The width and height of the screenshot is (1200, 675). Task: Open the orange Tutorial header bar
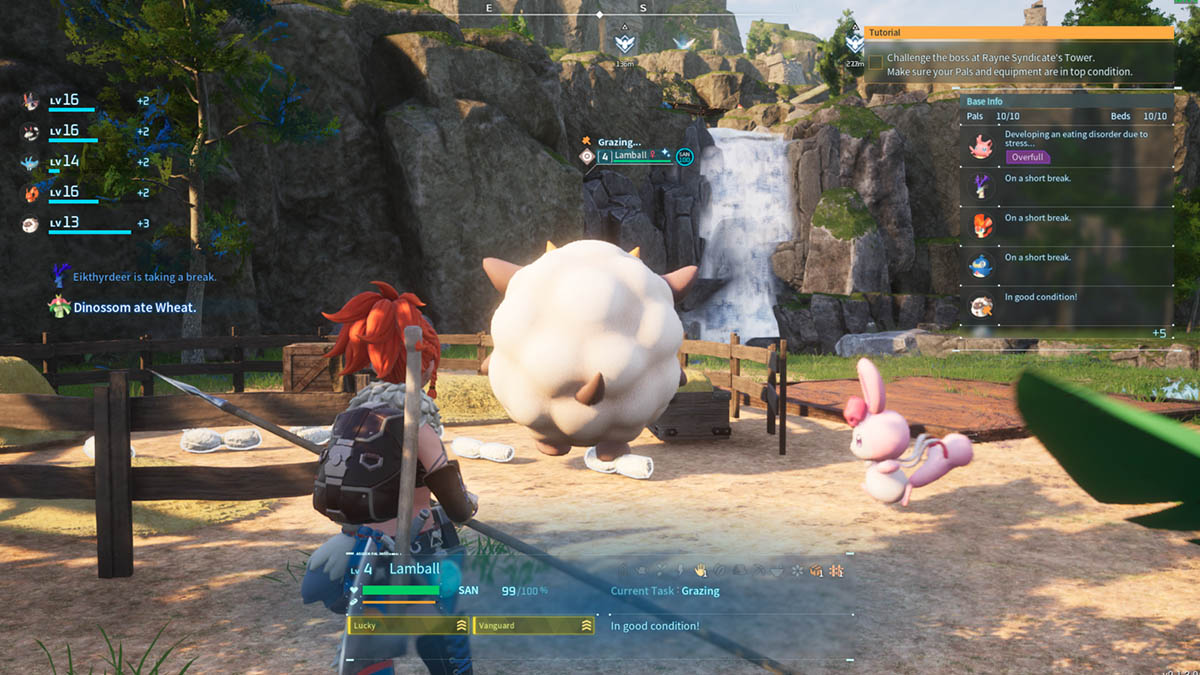coord(1018,33)
